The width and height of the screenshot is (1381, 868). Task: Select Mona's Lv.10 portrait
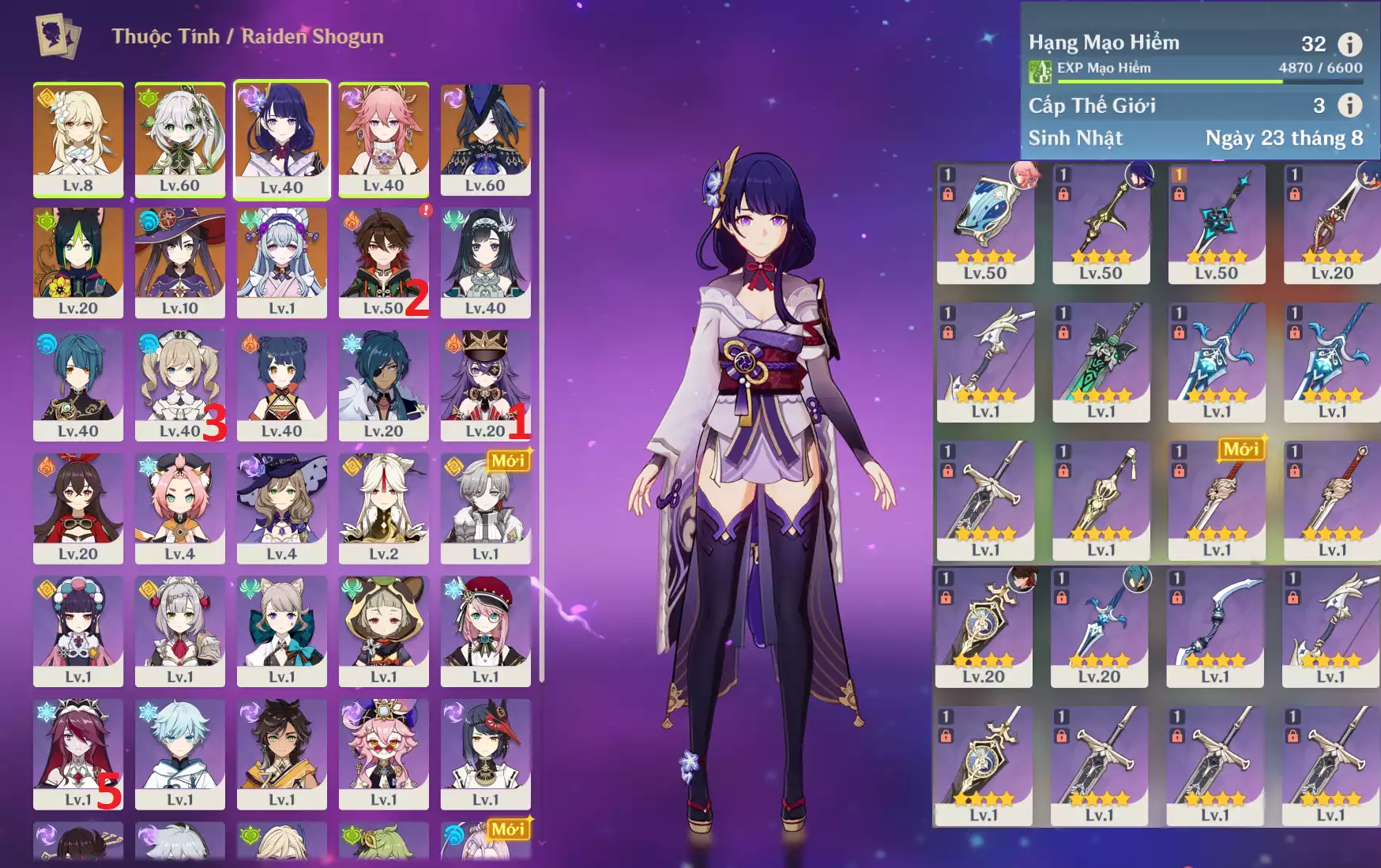click(180, 261)
